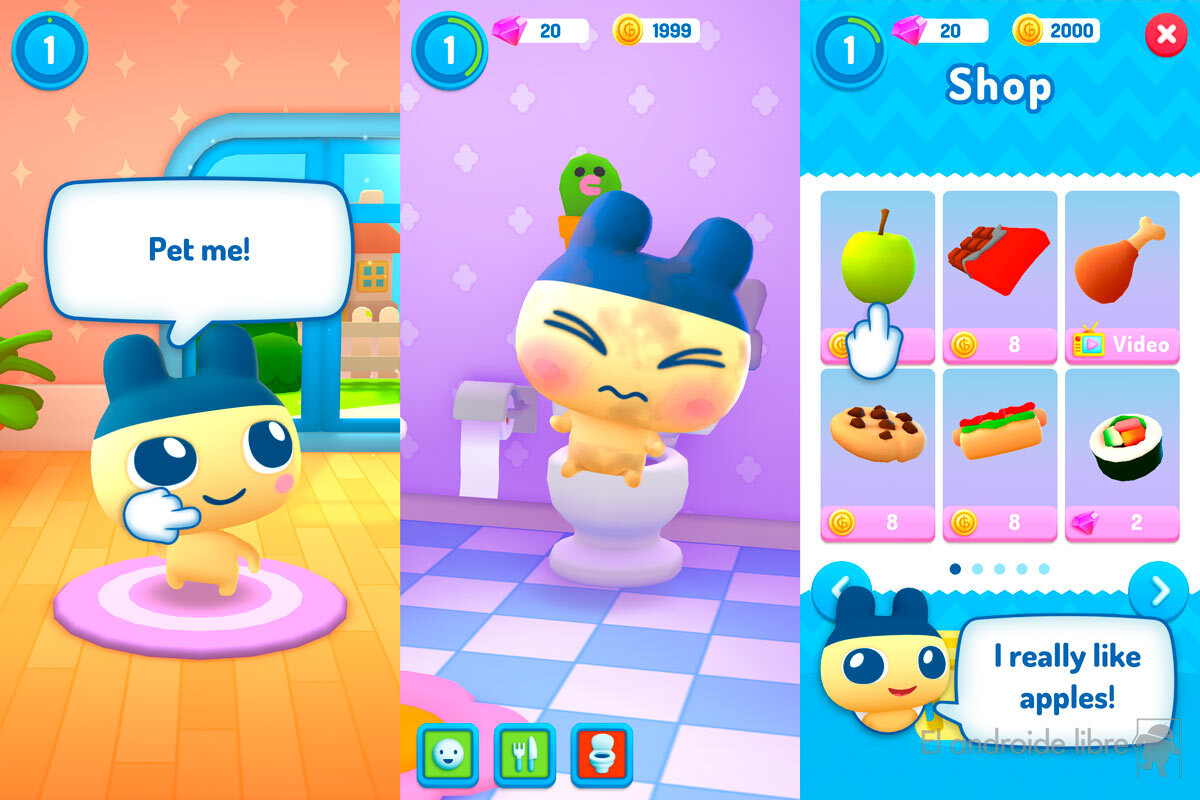Image resolution: width=1200 pixels, height=800 pixels.
Task: Close the Shop with the red X
Action: 1165,35
